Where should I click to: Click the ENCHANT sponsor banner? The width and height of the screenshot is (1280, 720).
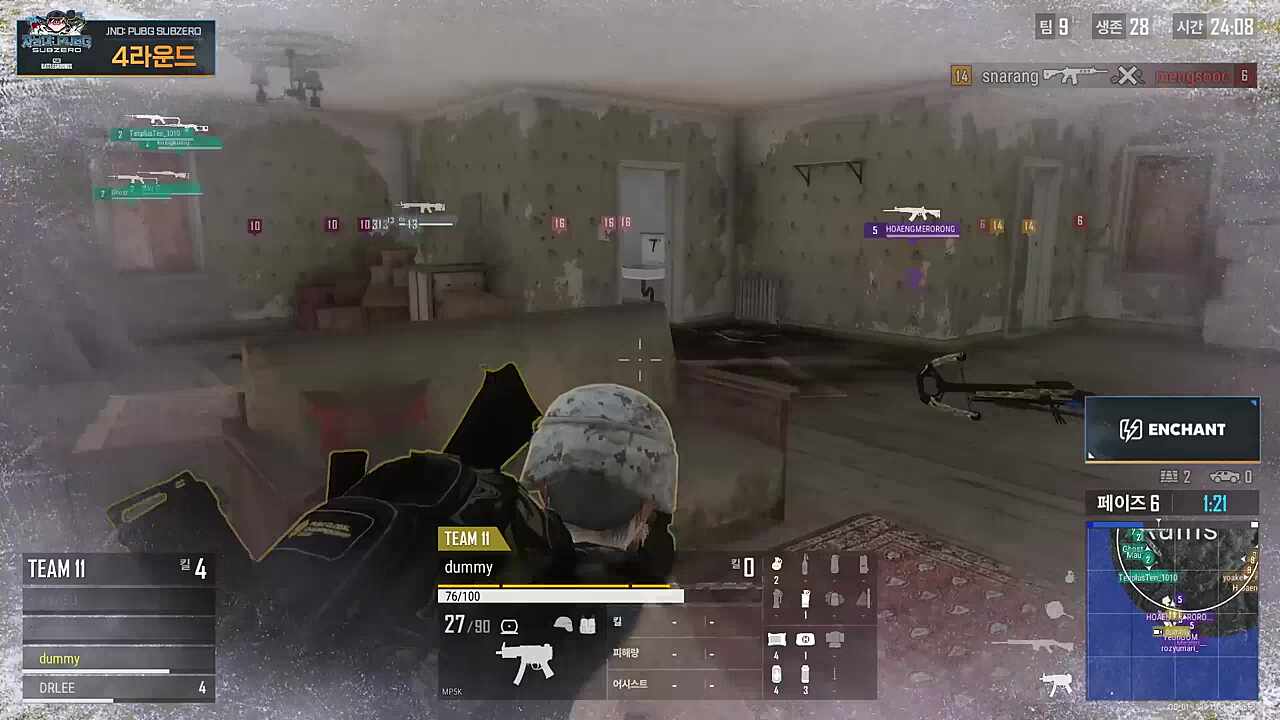click(x=1172, y=429)
